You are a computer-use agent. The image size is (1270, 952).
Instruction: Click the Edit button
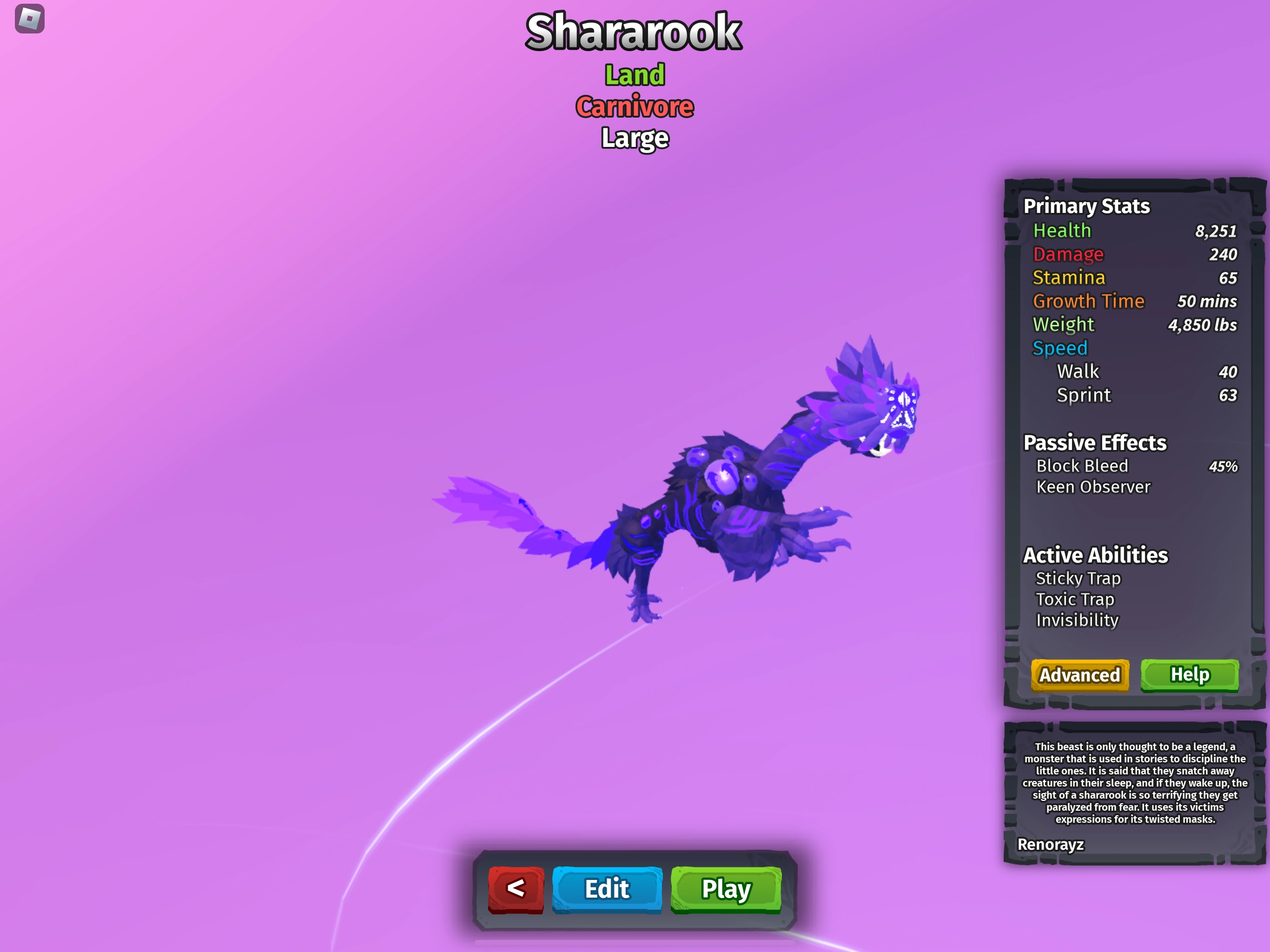[x=606, y=889]
